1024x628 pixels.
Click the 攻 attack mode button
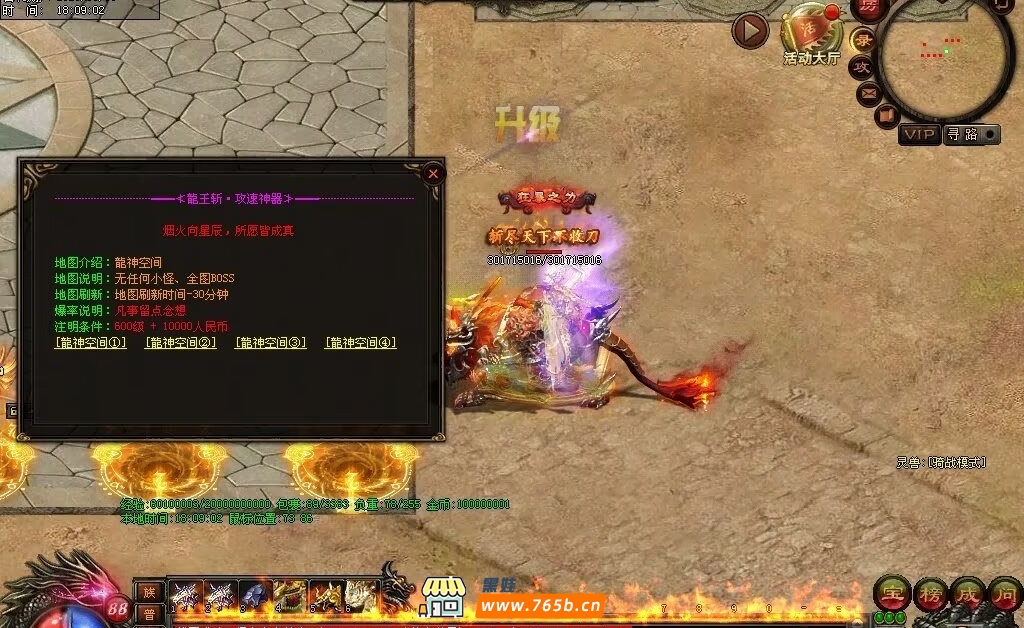[x=861, y=67]
